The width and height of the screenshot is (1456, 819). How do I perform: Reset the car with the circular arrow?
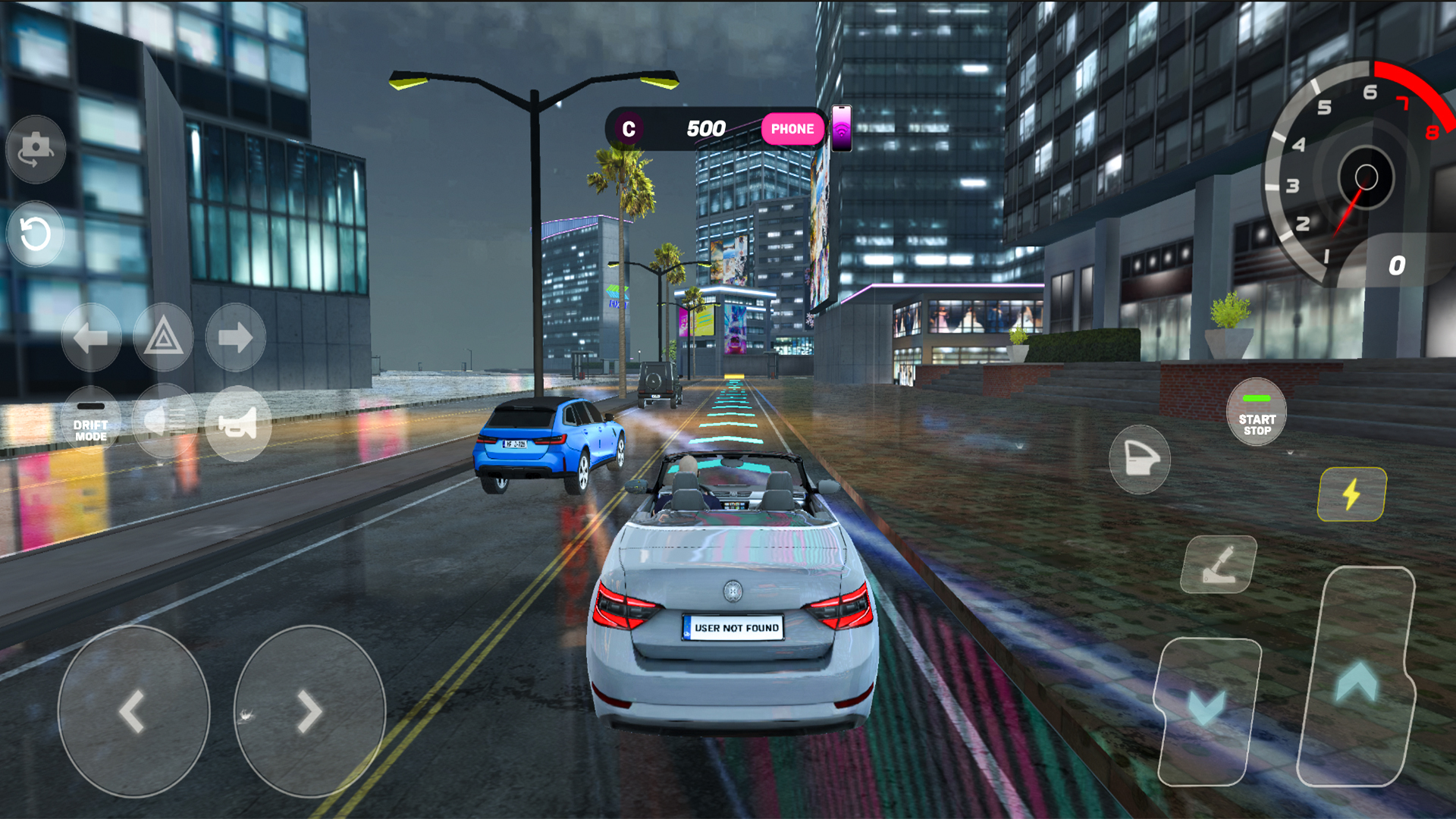tap(36, 234)
